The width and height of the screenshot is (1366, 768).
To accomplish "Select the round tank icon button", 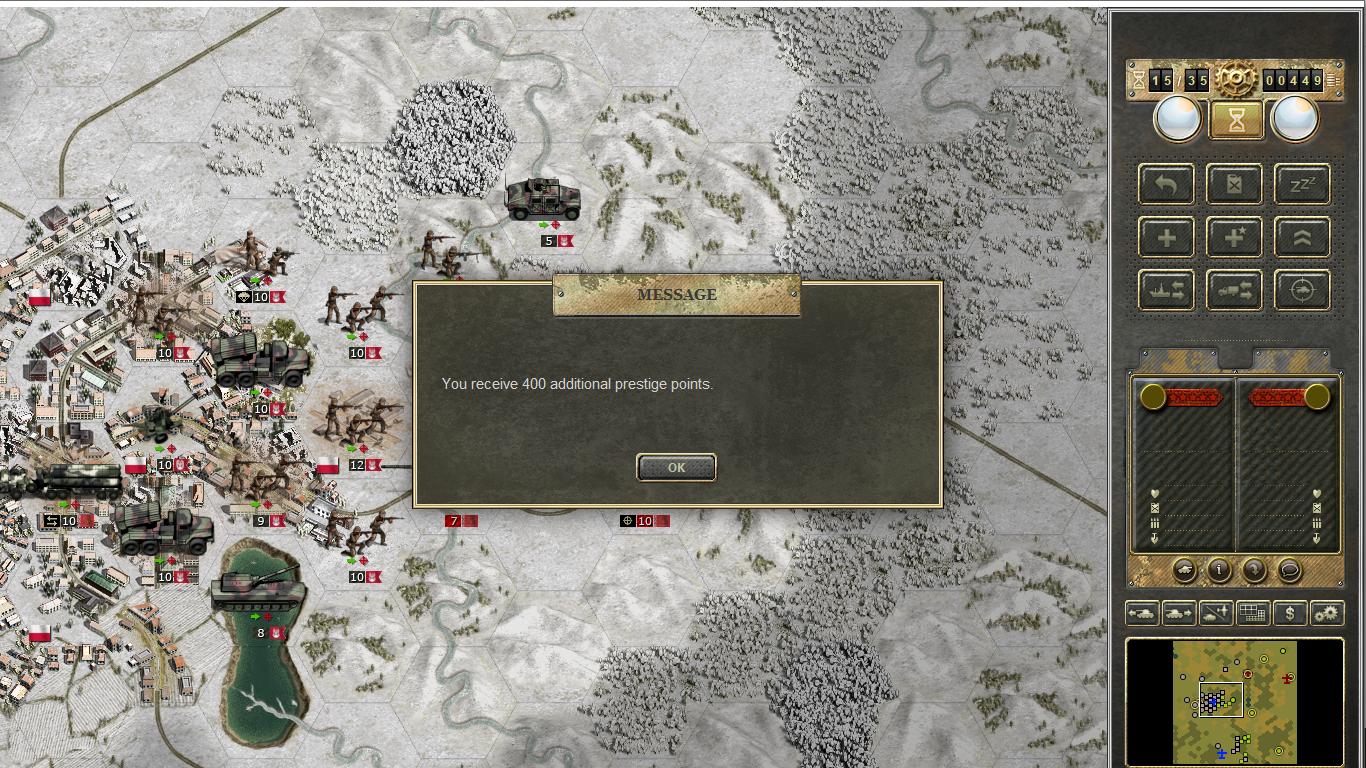I will click(x=1184, y=570).
